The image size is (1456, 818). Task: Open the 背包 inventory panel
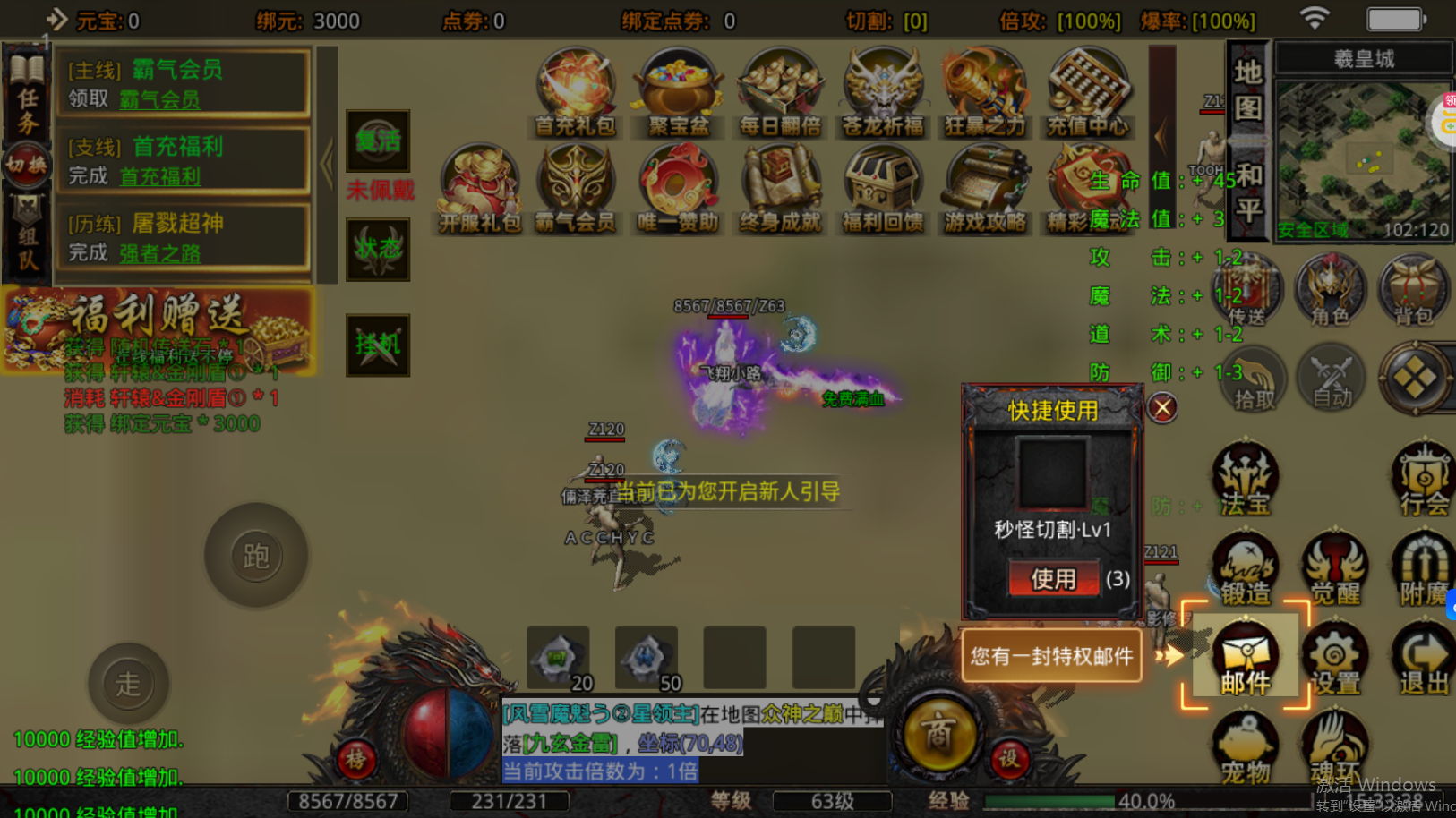click(1413, 291)
